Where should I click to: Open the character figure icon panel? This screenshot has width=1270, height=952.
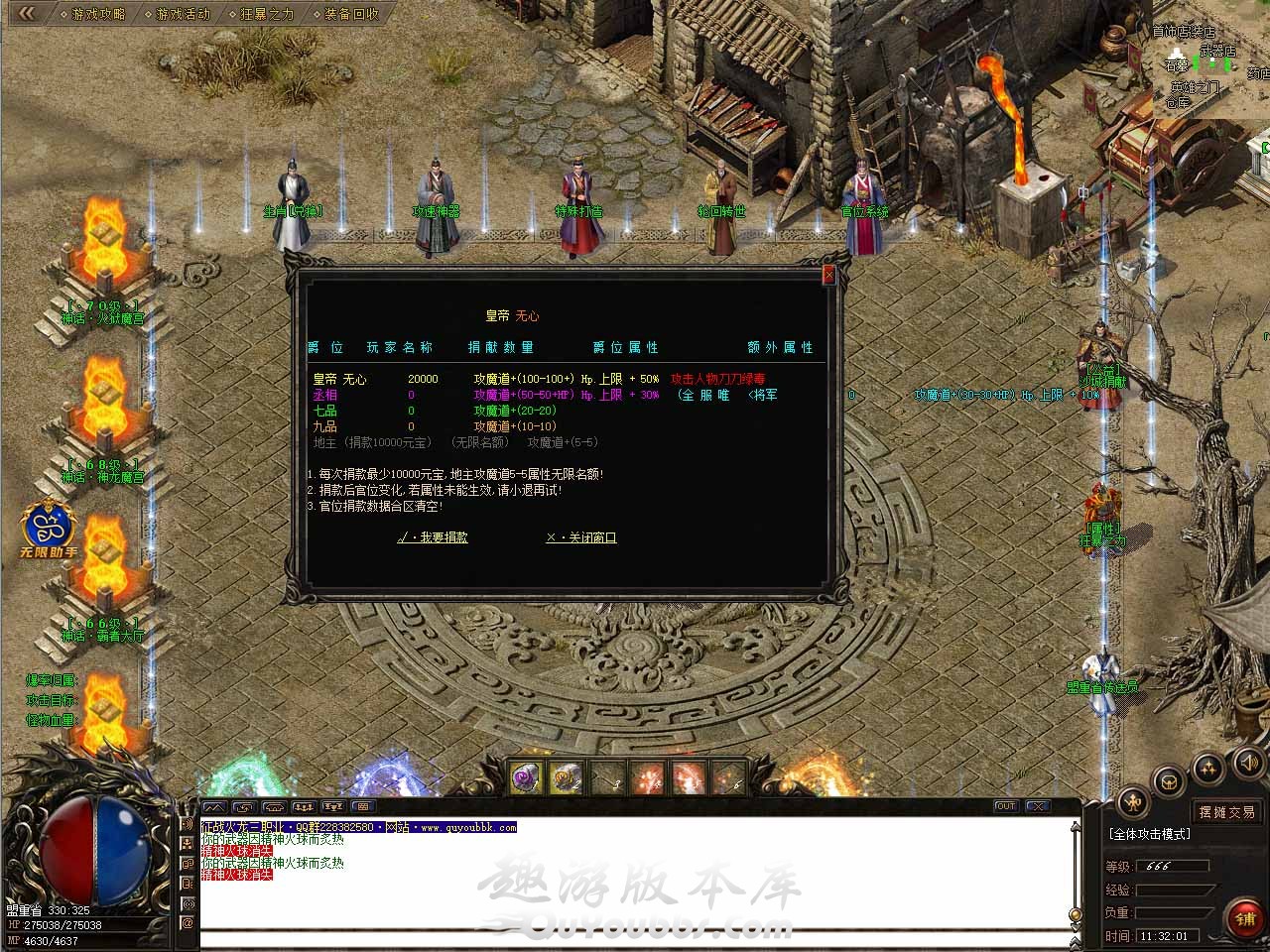[x=1134, y=801]
